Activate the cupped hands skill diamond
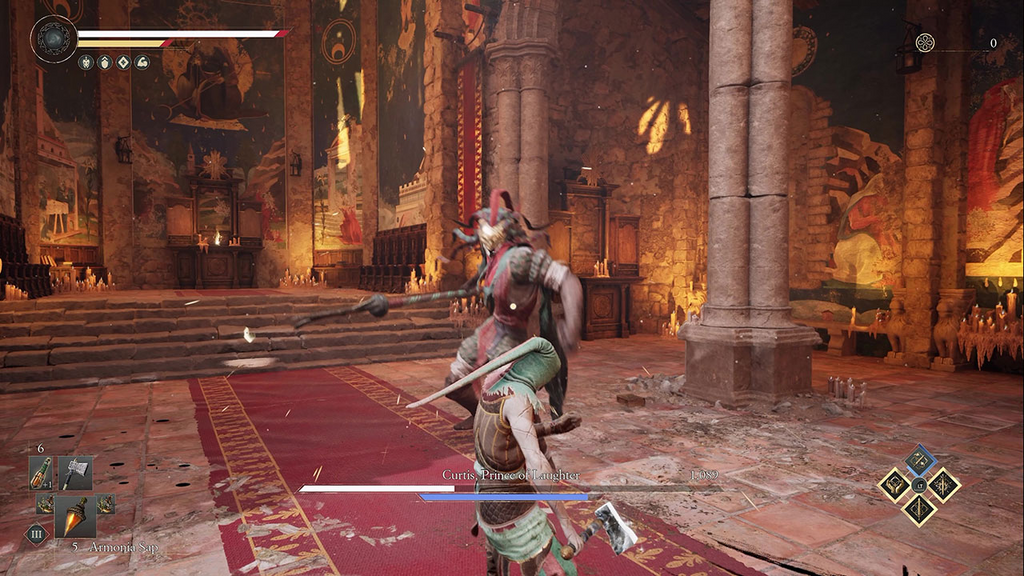The height and width of the screenshot is (576, 1024). pyautogui.click(x=894, y=485)
